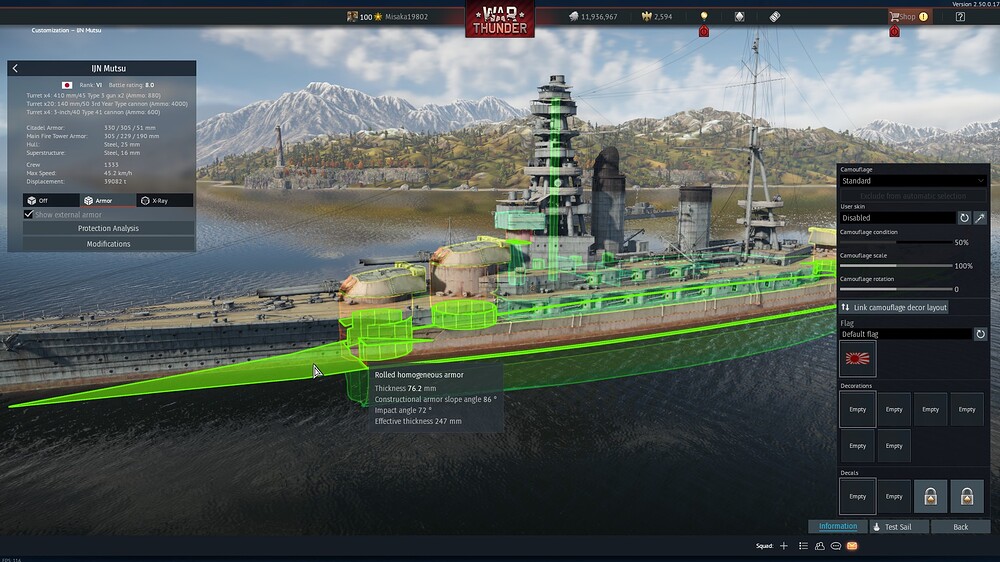Toggle the Show external armor checkbox

click(29, 214)
